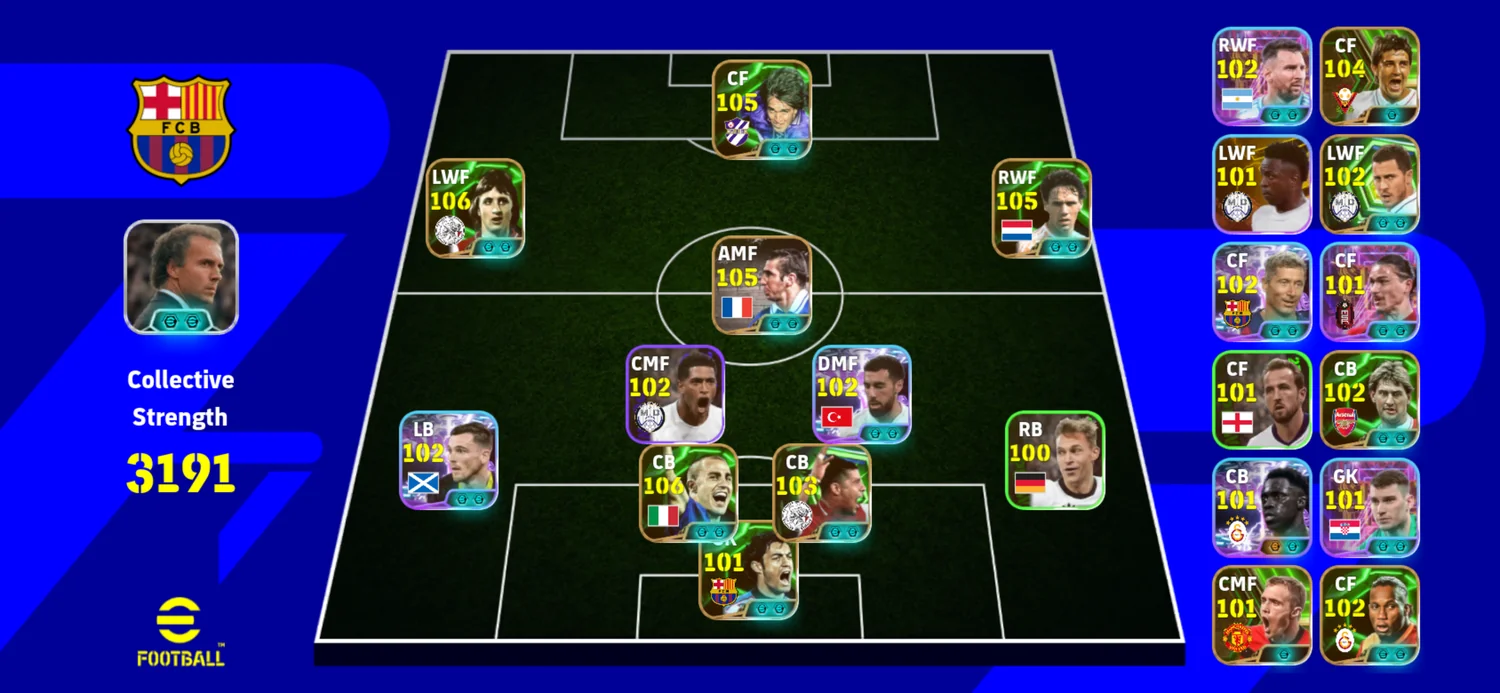Screen dimensions: 1500x693
Task: Select the LWF 101 substitute card
Action: click(x=1262, y=184)
